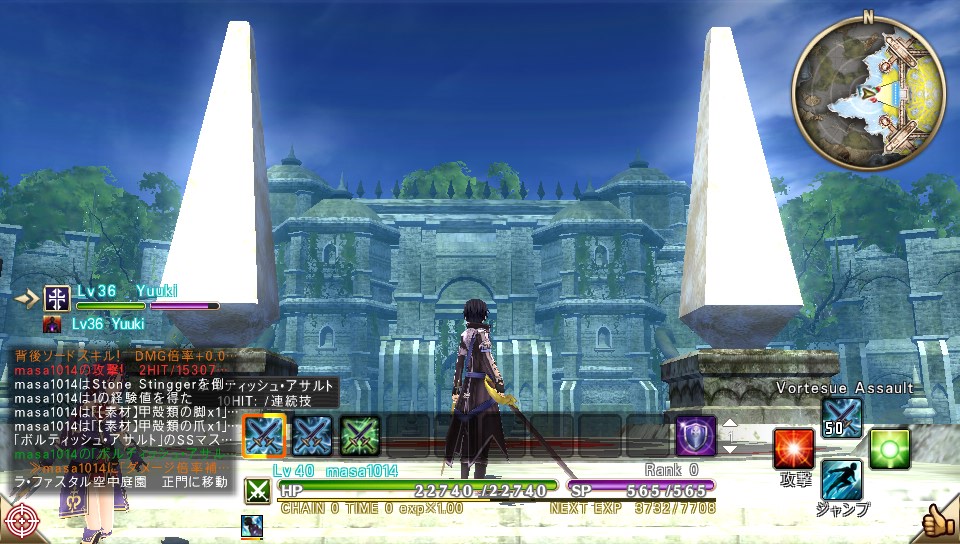
Task: Tap the glowing green orb button
Action: [x=888, y=449]
